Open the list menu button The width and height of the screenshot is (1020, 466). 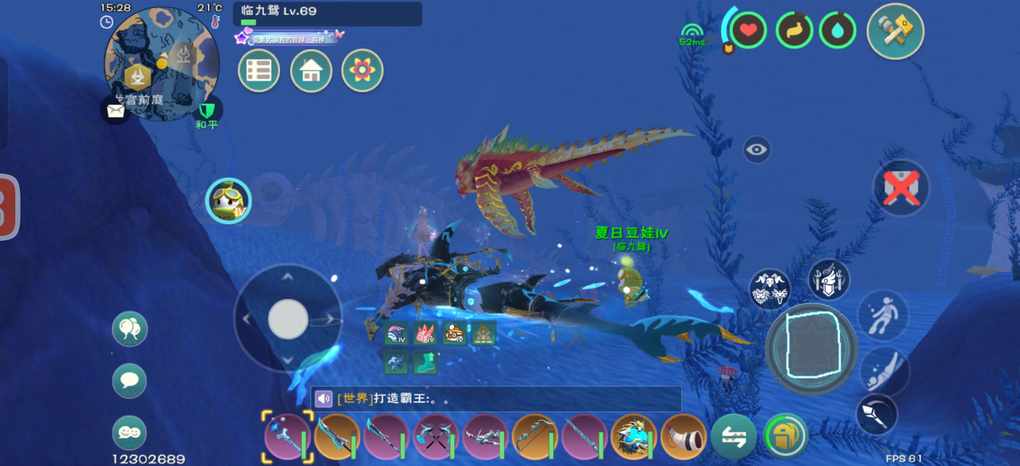coord(259,71)
